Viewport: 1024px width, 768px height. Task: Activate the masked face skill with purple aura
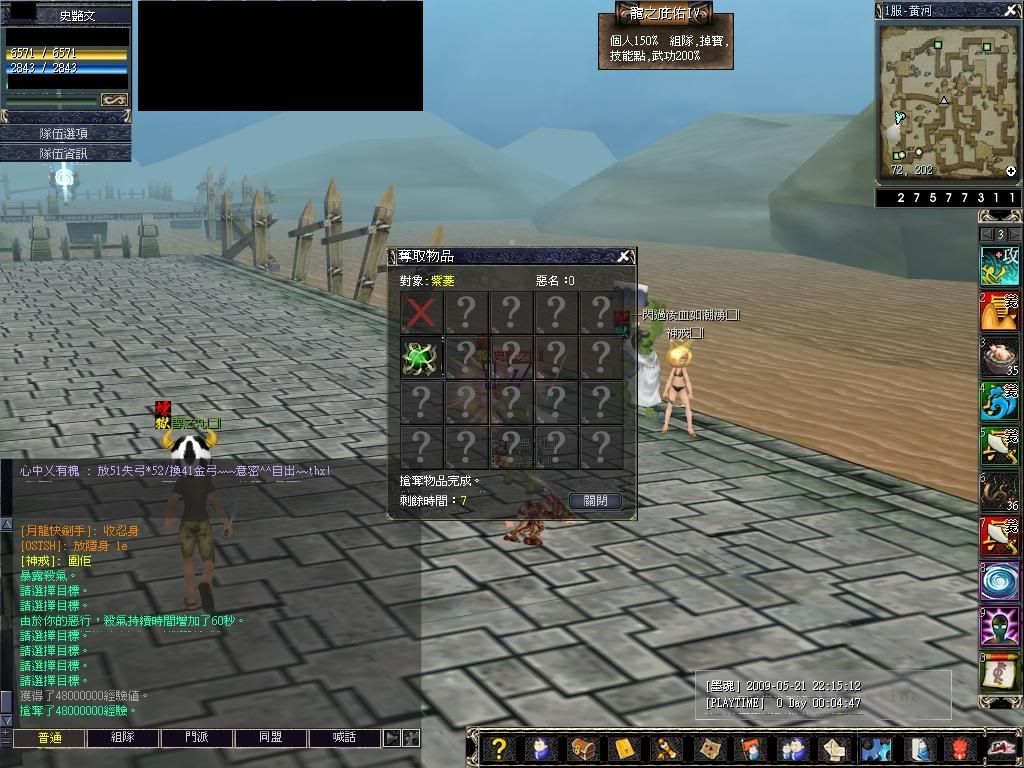pyautogui.click(x=999, y=628)
